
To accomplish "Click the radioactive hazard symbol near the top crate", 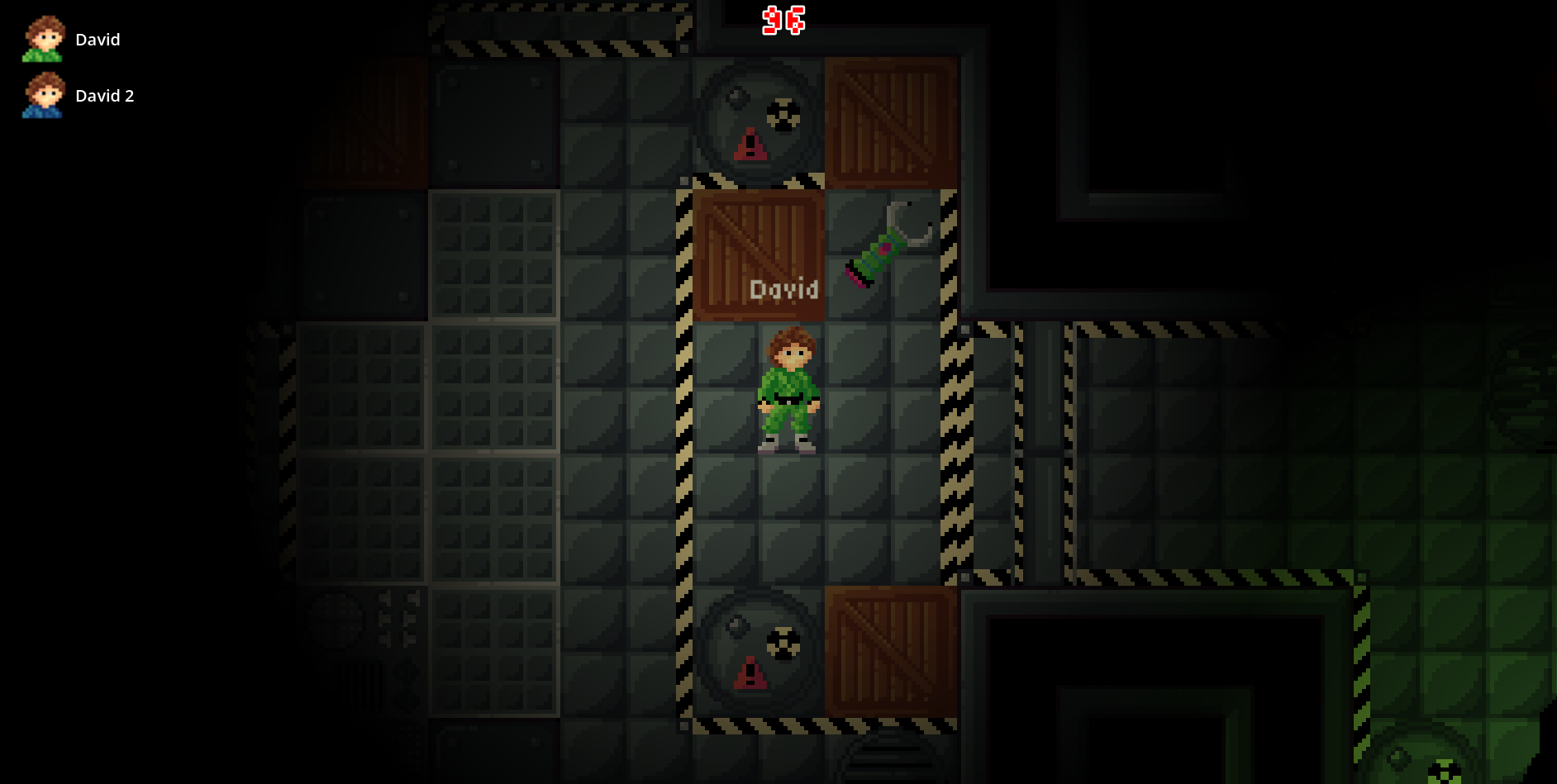I will pos(783,114).
